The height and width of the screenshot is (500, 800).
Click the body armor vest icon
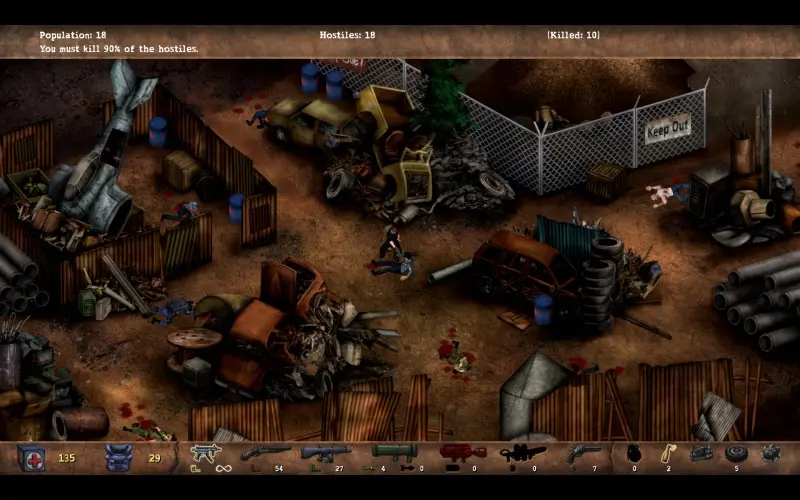point(118,457)
